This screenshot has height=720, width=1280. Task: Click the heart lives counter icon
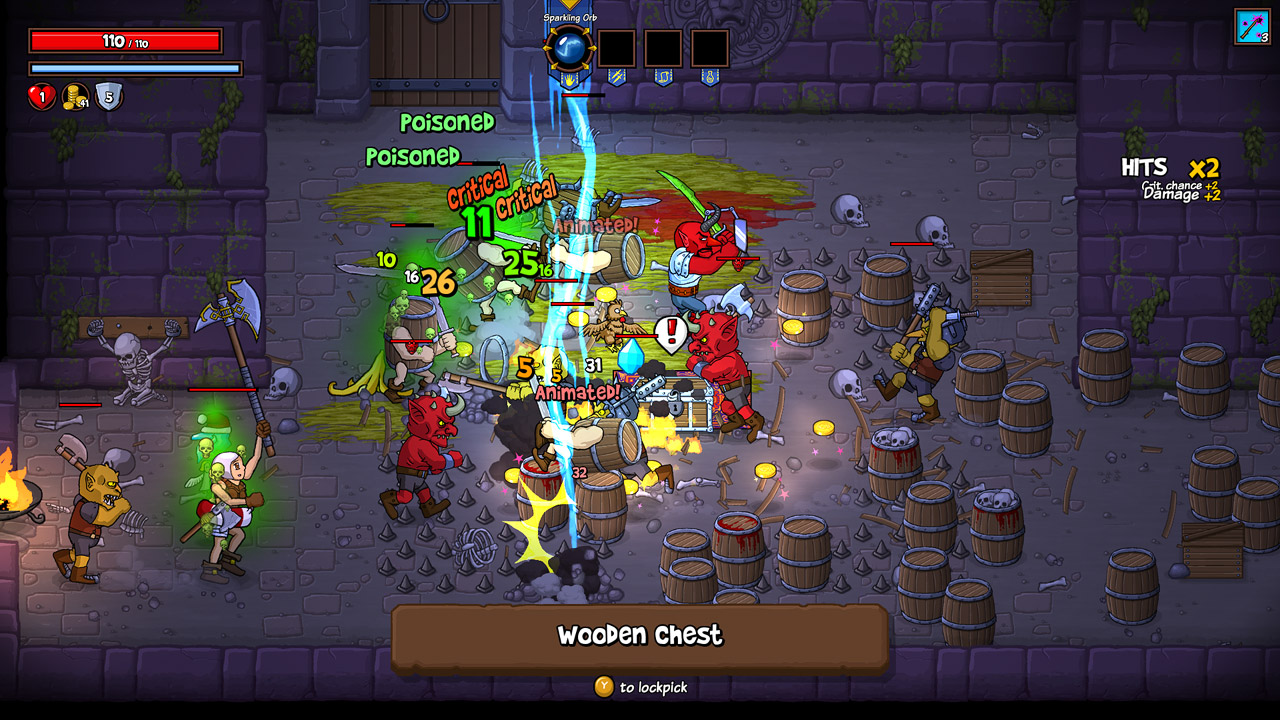(41, 97)
